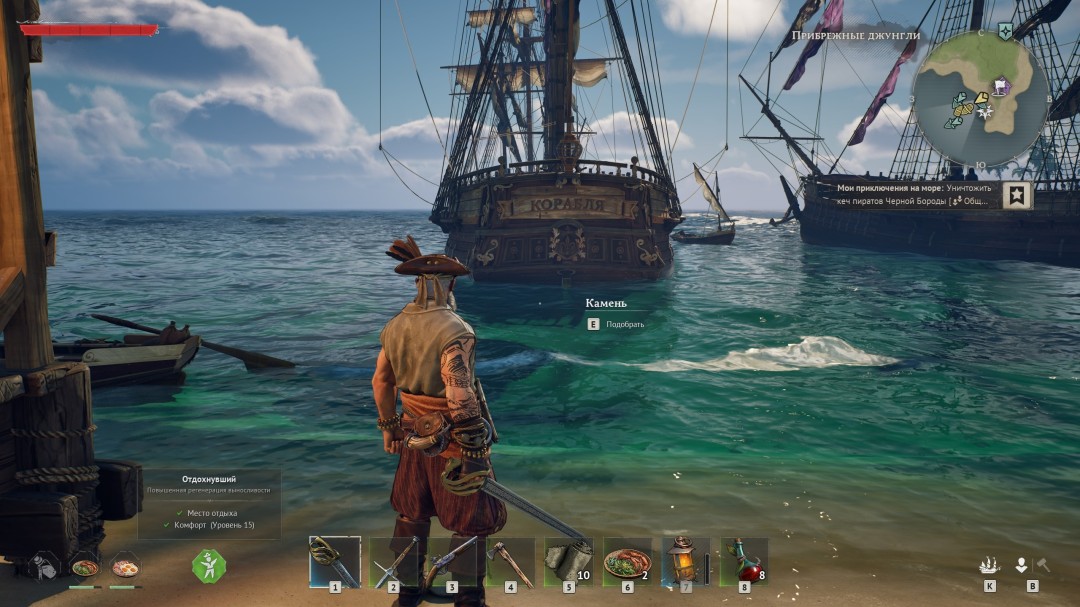Eat the food plate in hotbar slot 6

click(x=627, y=561)
